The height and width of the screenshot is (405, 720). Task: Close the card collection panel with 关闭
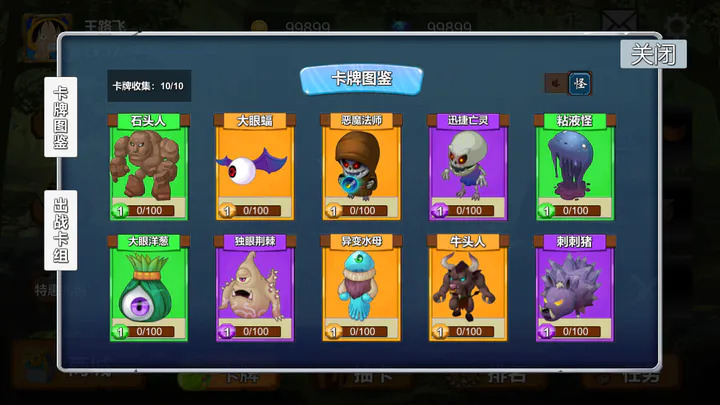[x=653, y=54]
